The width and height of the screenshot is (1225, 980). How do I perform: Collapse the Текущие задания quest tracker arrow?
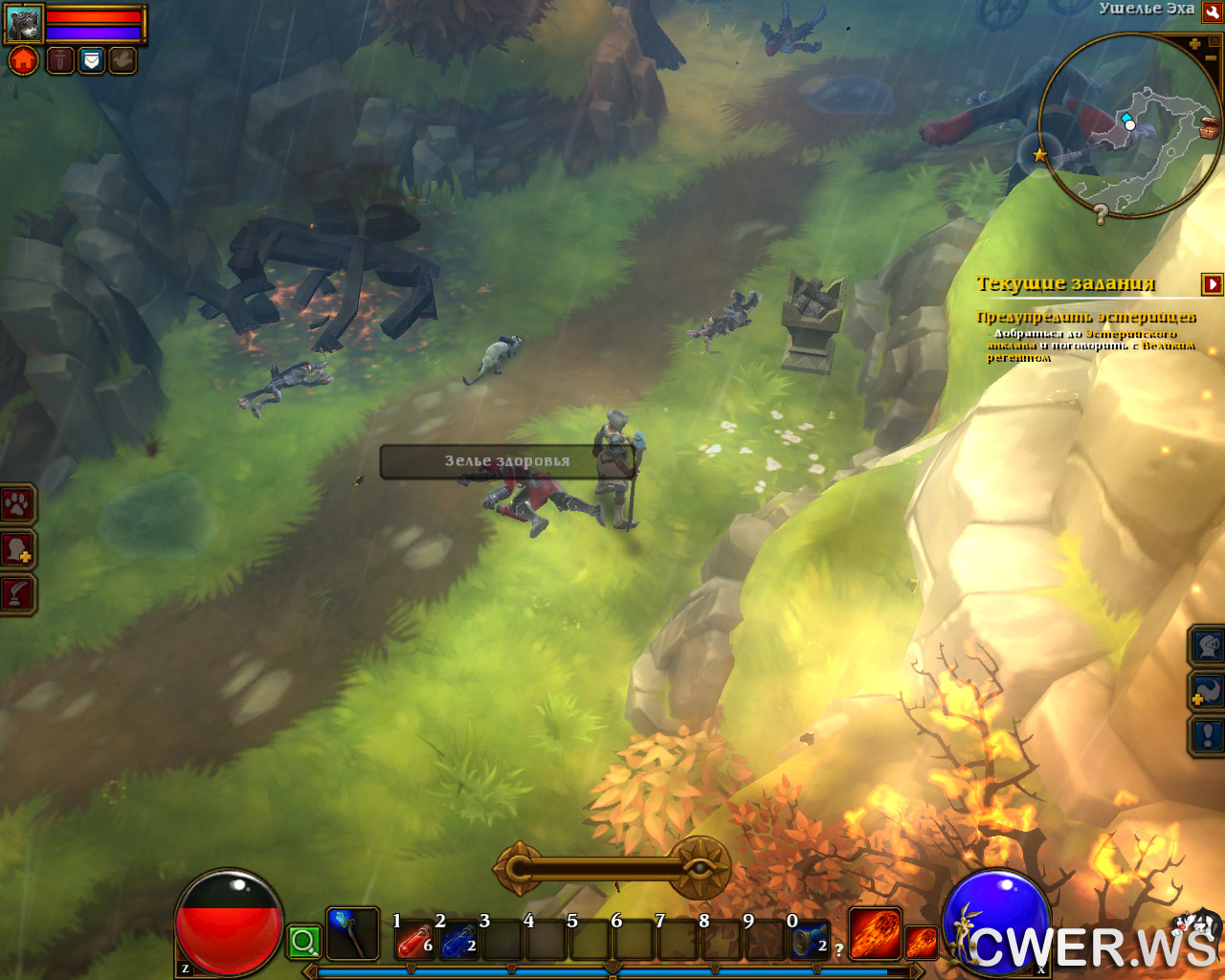1213,284
